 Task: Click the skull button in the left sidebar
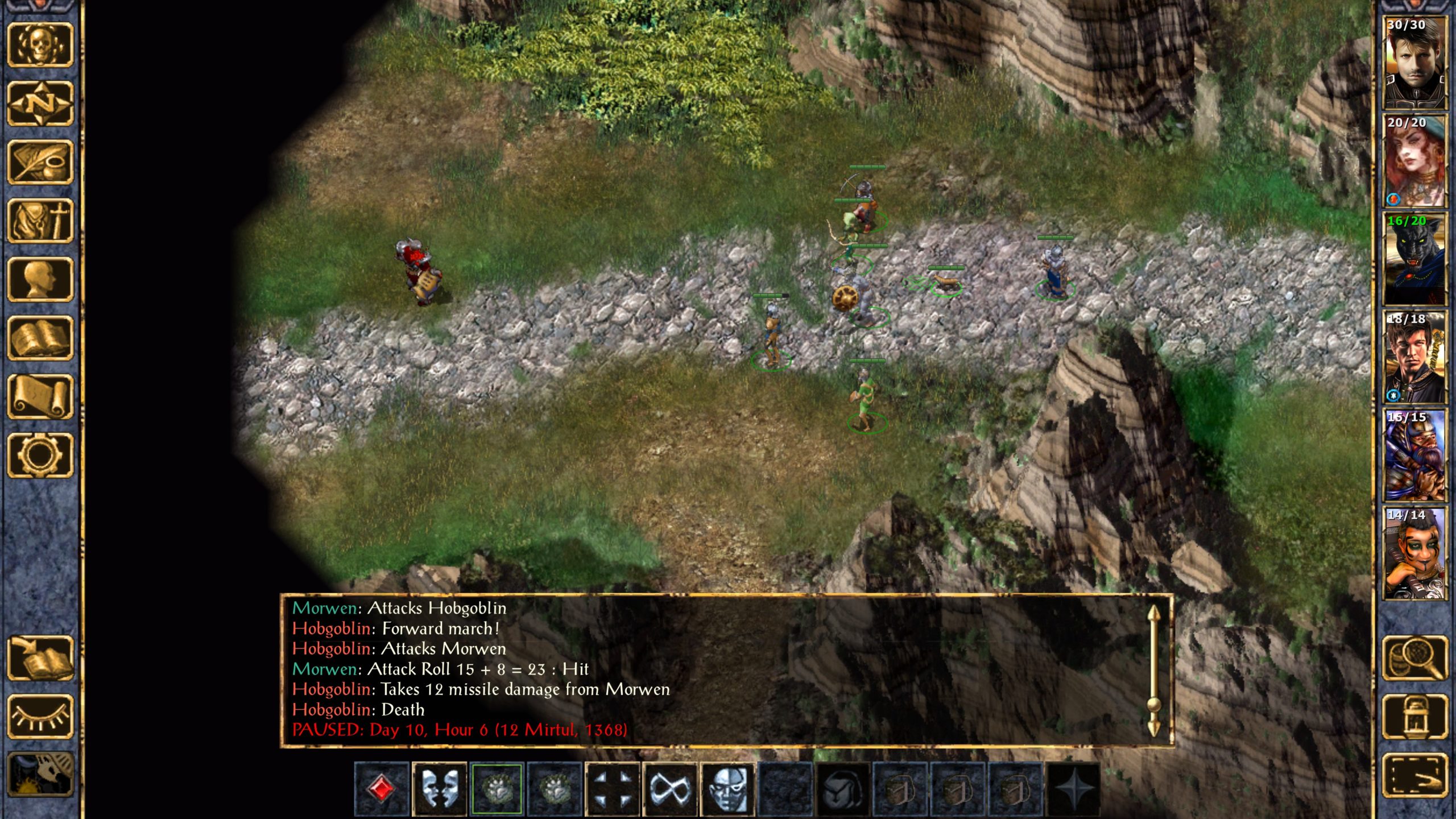coord(40,44)
